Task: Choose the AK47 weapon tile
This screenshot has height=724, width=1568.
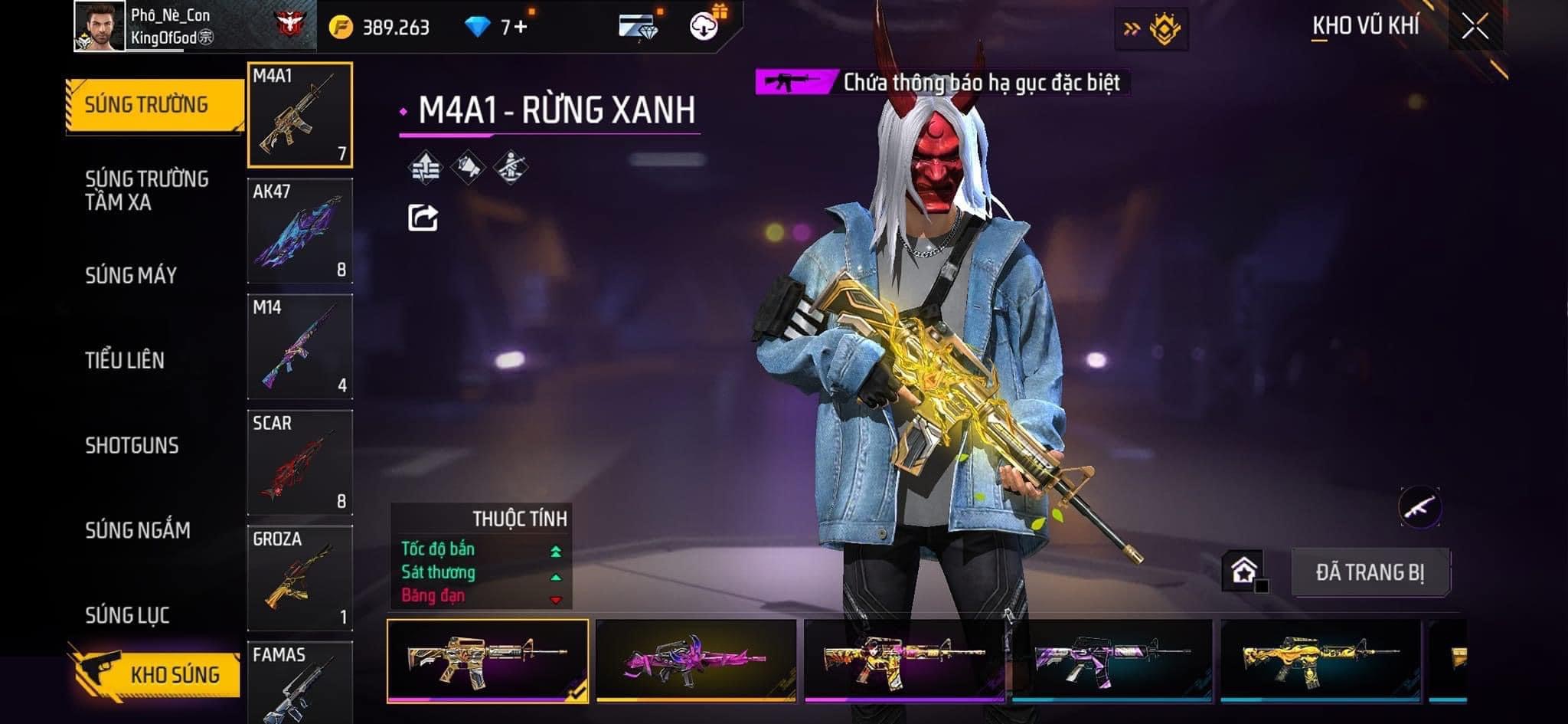Action: point(300,231)
